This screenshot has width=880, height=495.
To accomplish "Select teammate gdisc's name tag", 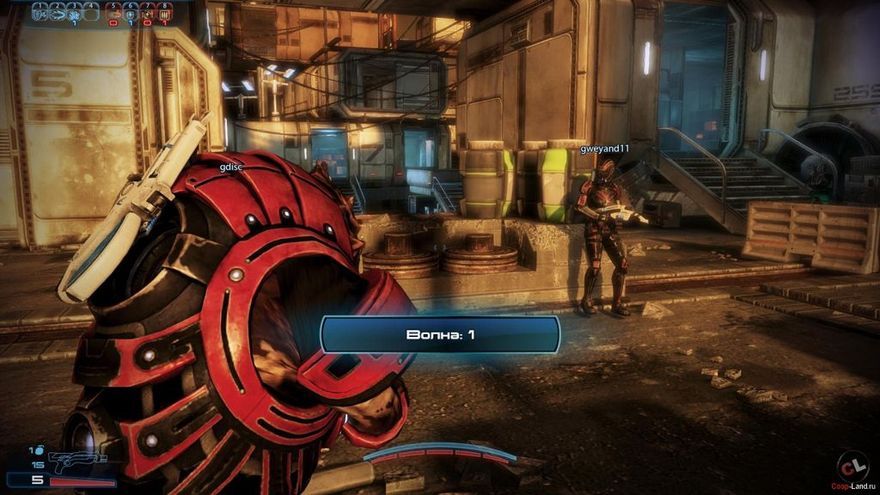I will click(232, 167).
